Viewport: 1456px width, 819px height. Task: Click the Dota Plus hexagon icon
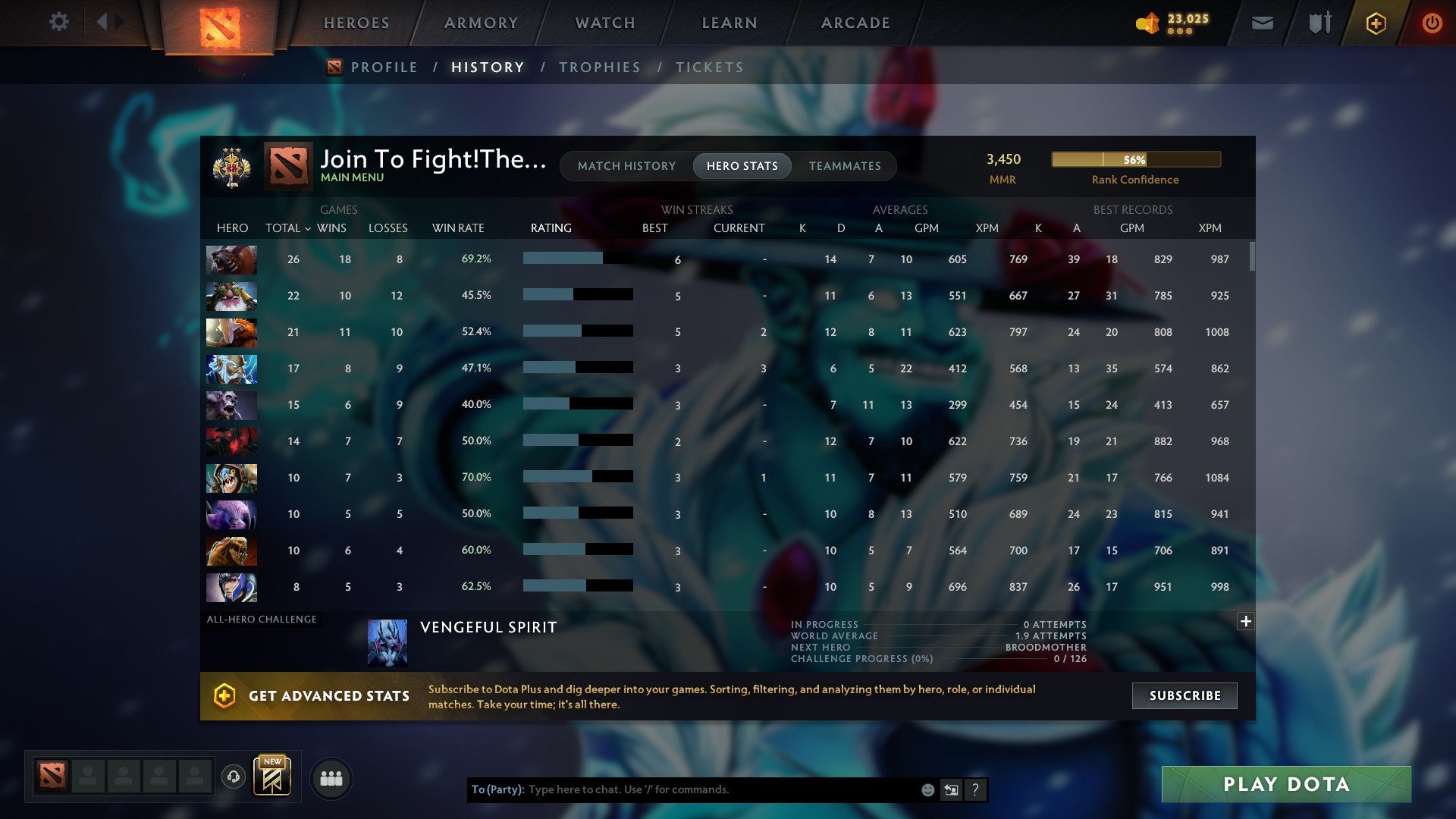(x=1376, y=23)
